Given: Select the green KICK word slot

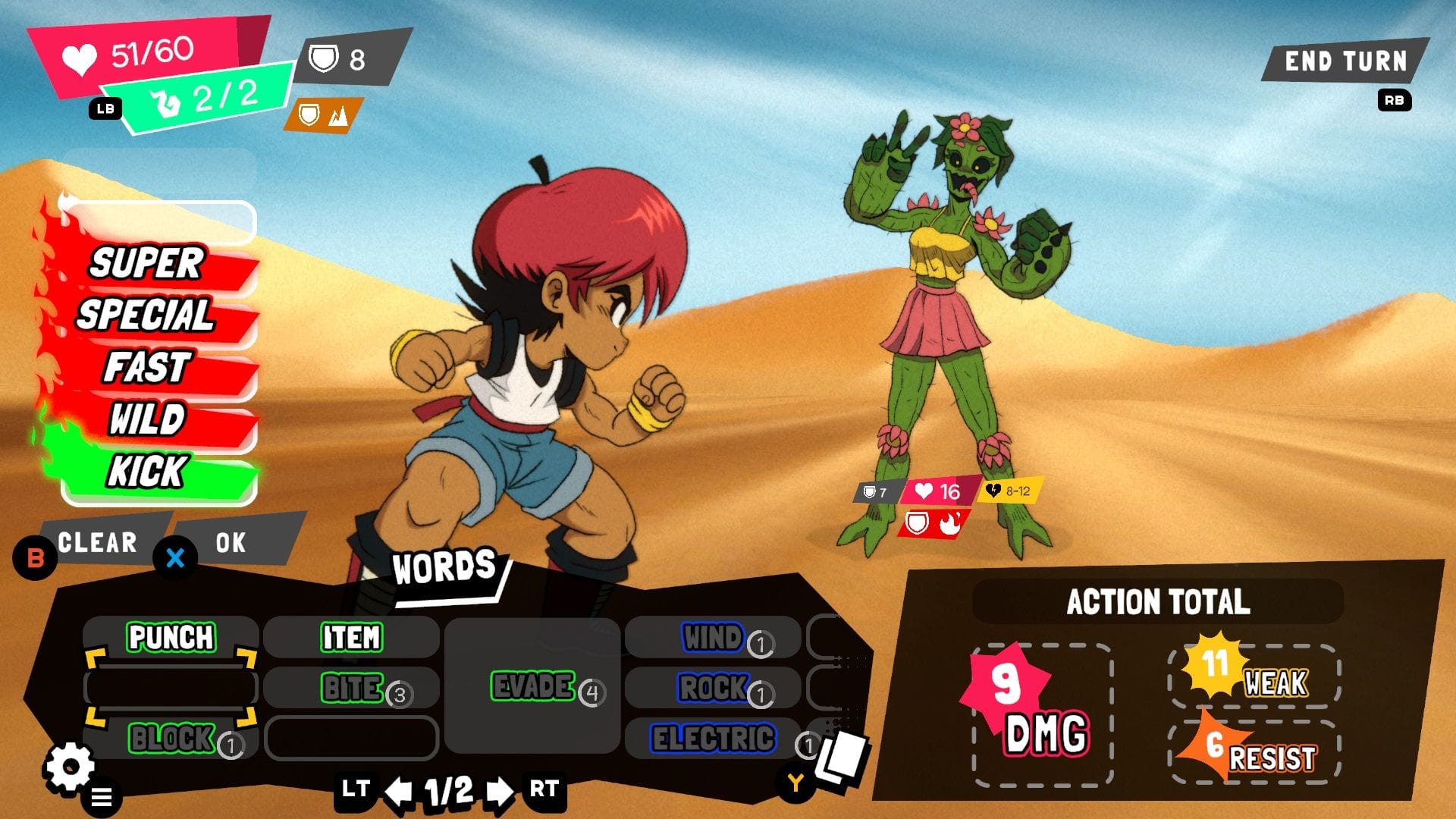Looking at the screenshot, I should (x=148, y=472).
